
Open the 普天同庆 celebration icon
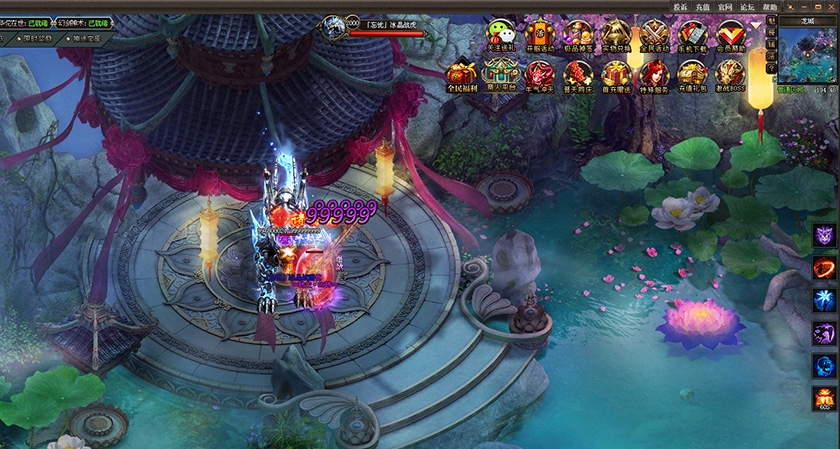coord(577,74)
